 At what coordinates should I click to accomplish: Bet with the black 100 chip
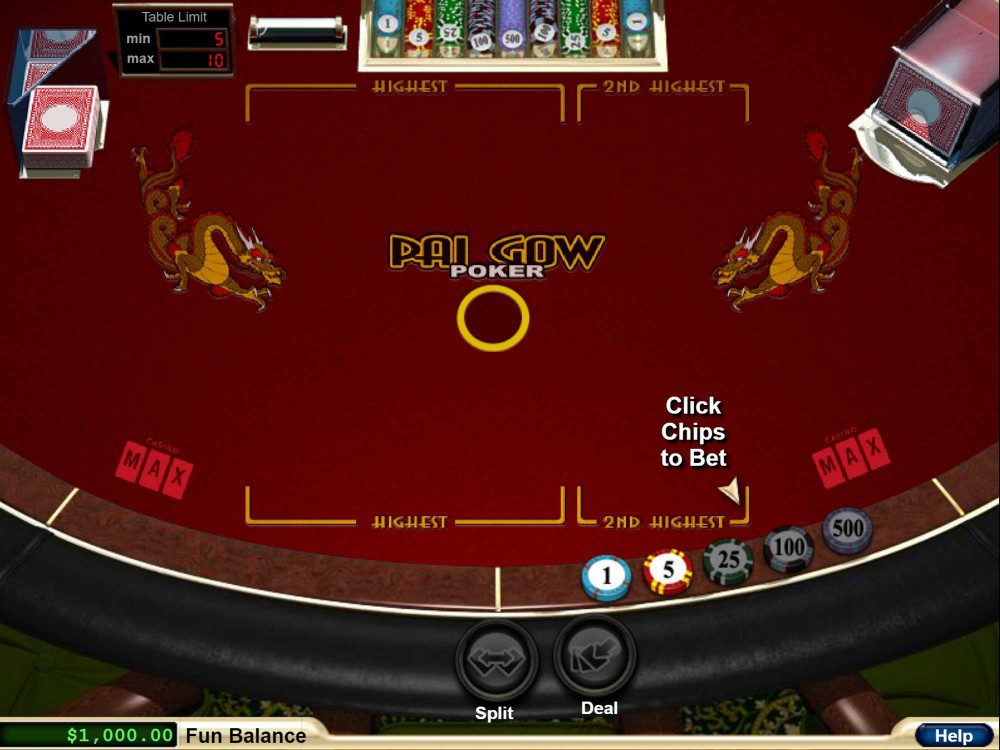point(789,547)
